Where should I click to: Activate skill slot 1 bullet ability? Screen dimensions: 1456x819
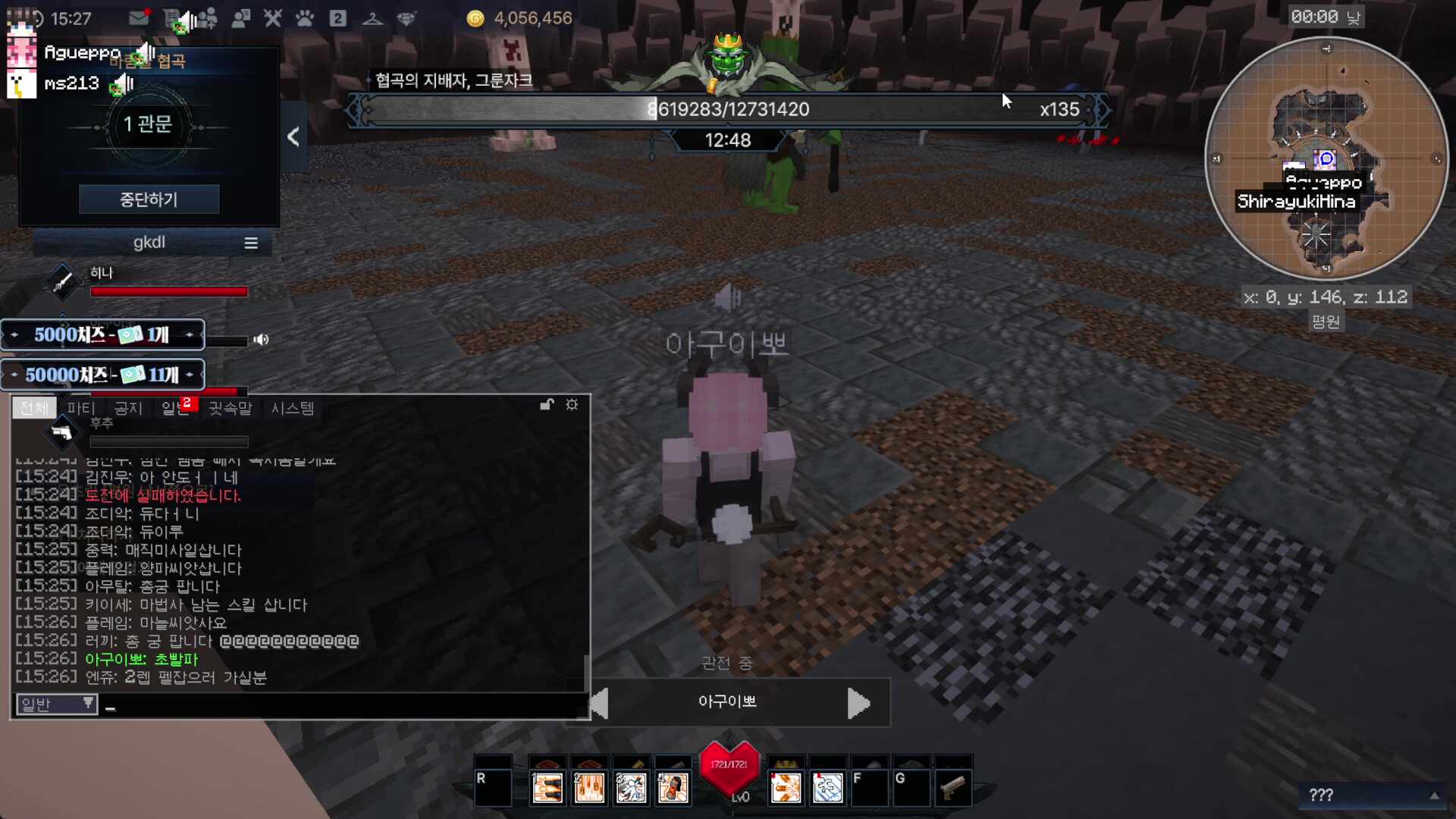[x=547, y=788]
